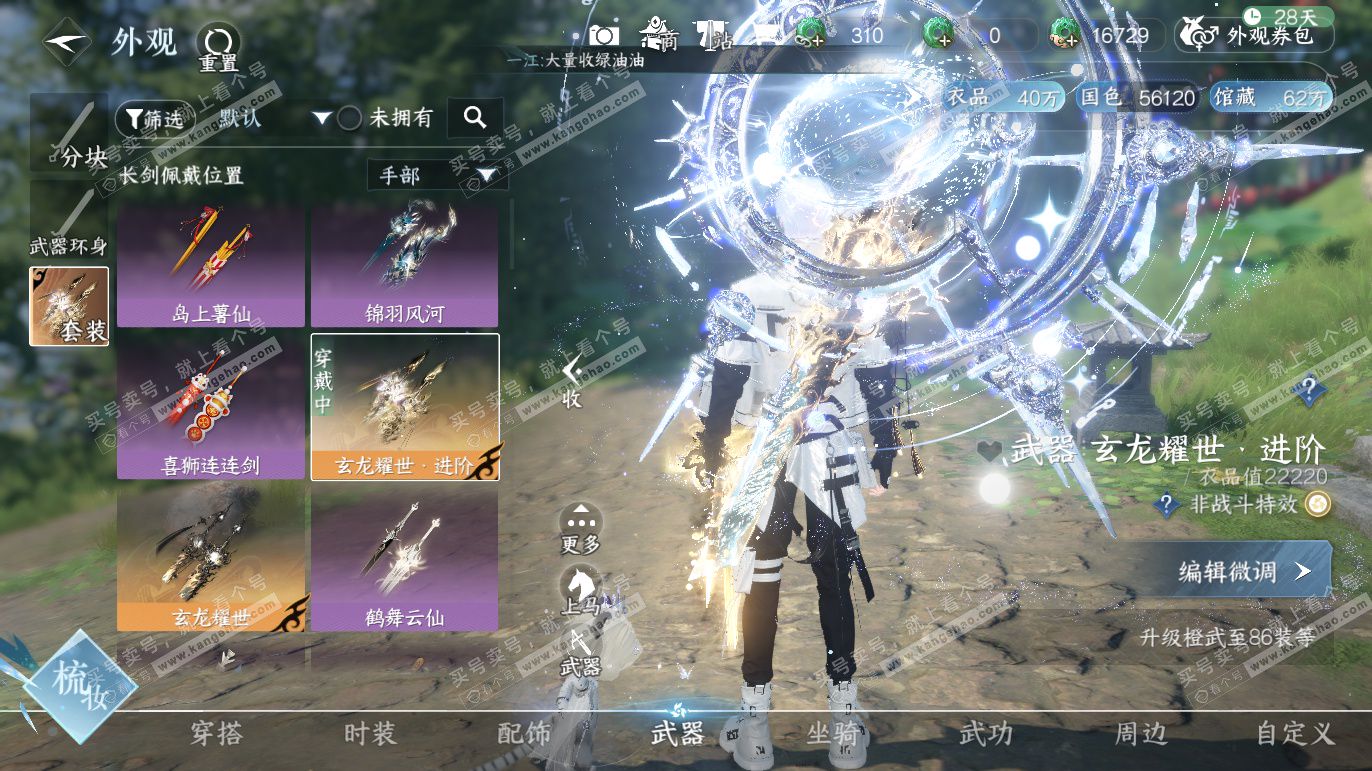This screenshot has width=1372, height=771.
Task: Expand the 手部 position dropdown
Action: point(437,176)
